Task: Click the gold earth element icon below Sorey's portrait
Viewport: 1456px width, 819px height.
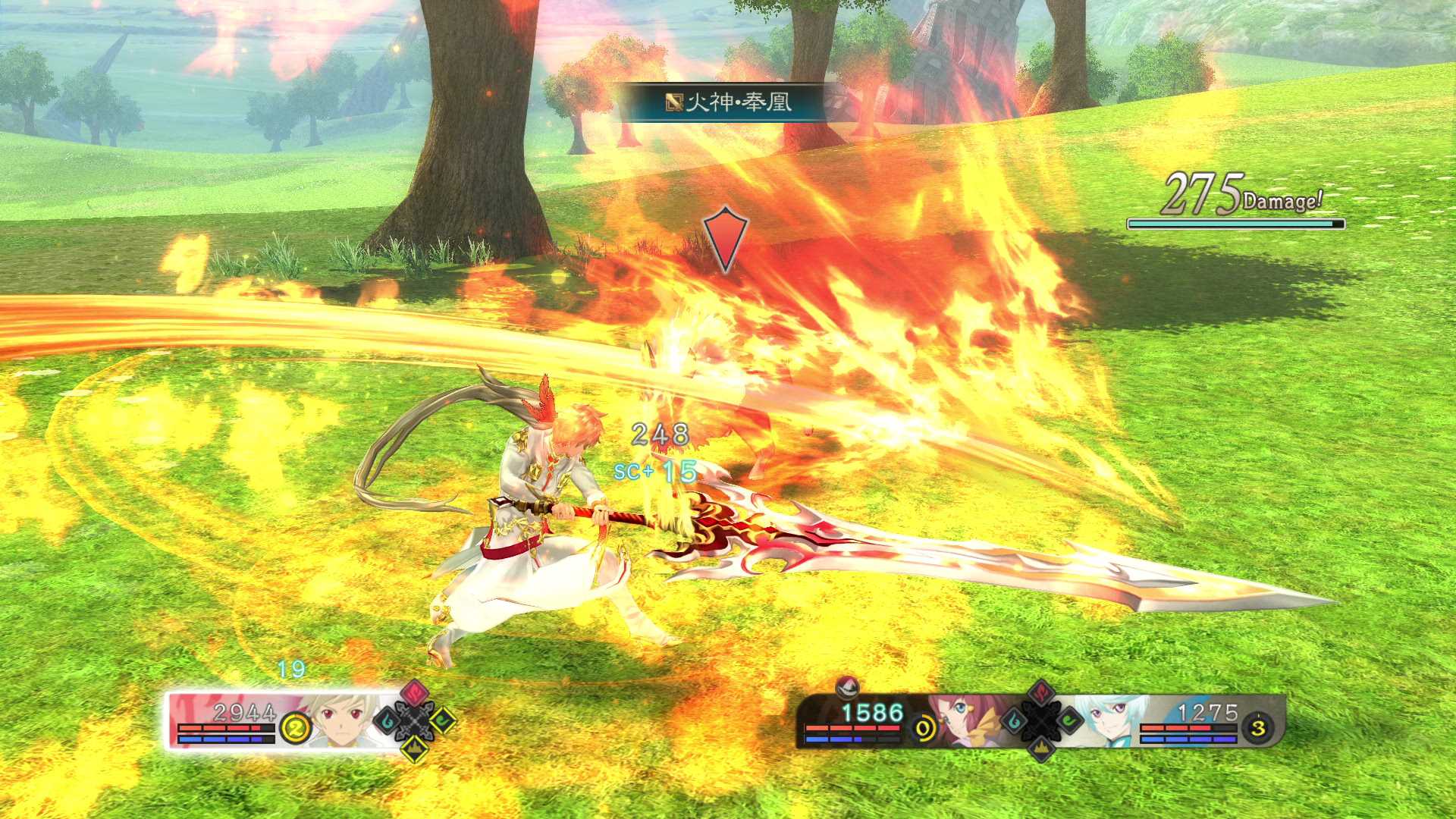Action: 414,748
